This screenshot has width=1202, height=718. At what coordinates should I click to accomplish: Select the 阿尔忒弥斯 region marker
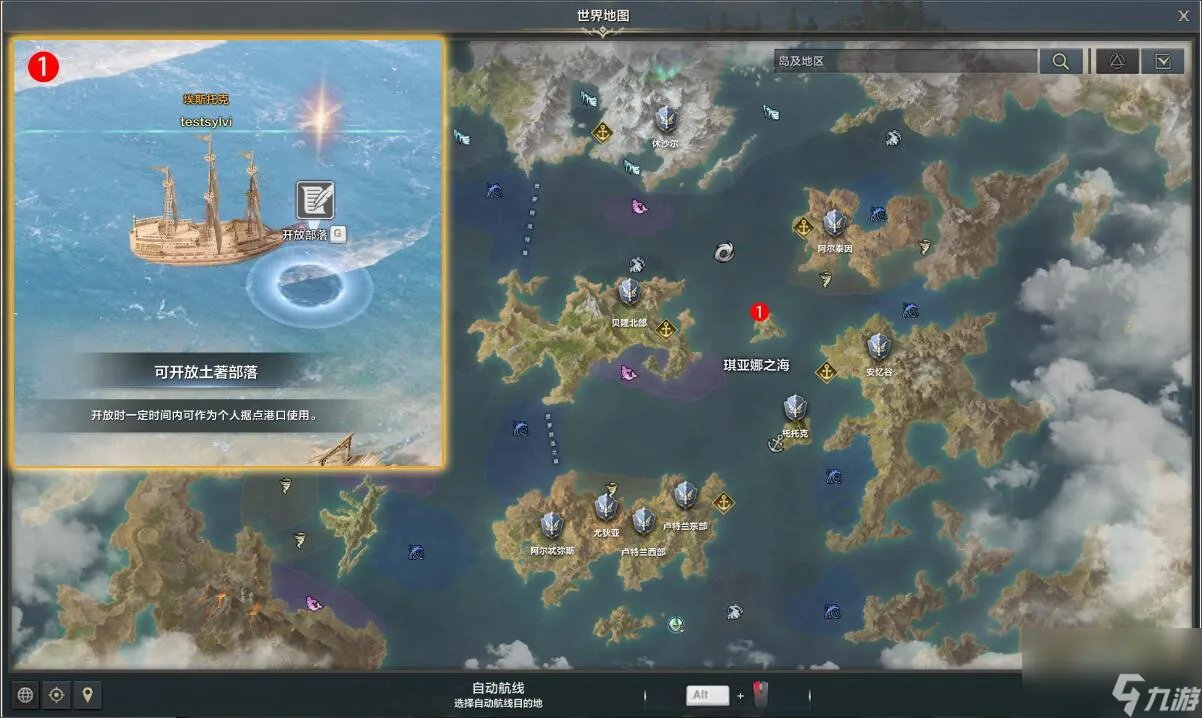point(552,526)
